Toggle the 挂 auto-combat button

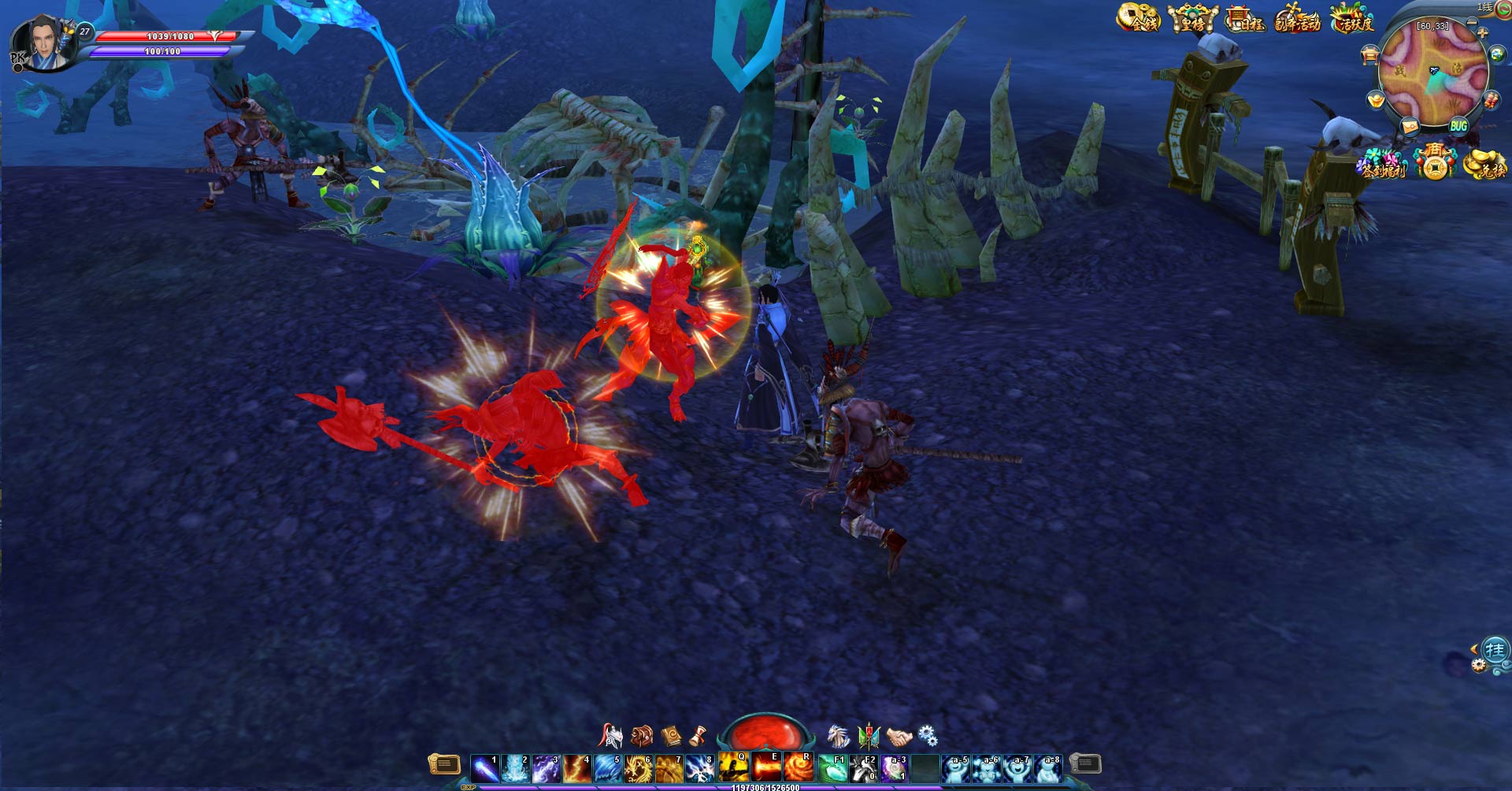[1495, 650]
